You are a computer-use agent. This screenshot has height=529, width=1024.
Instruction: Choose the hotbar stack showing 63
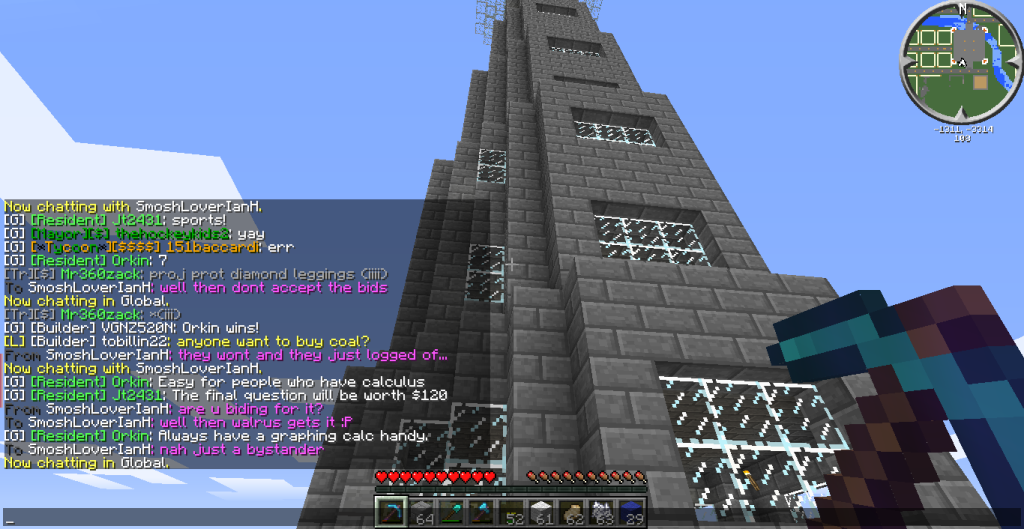point(602,510)
